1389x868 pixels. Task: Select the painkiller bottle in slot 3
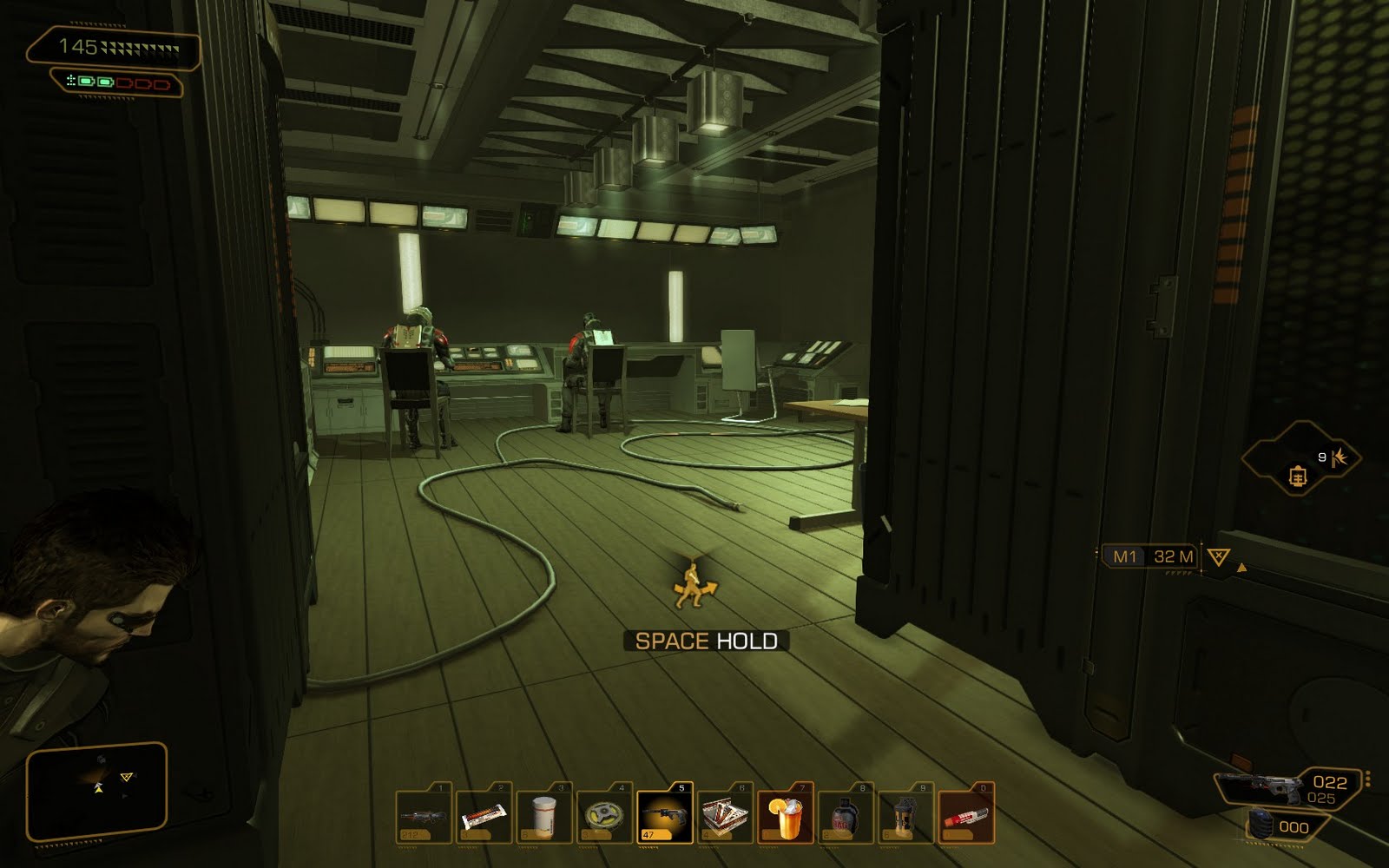pos(544,818)
